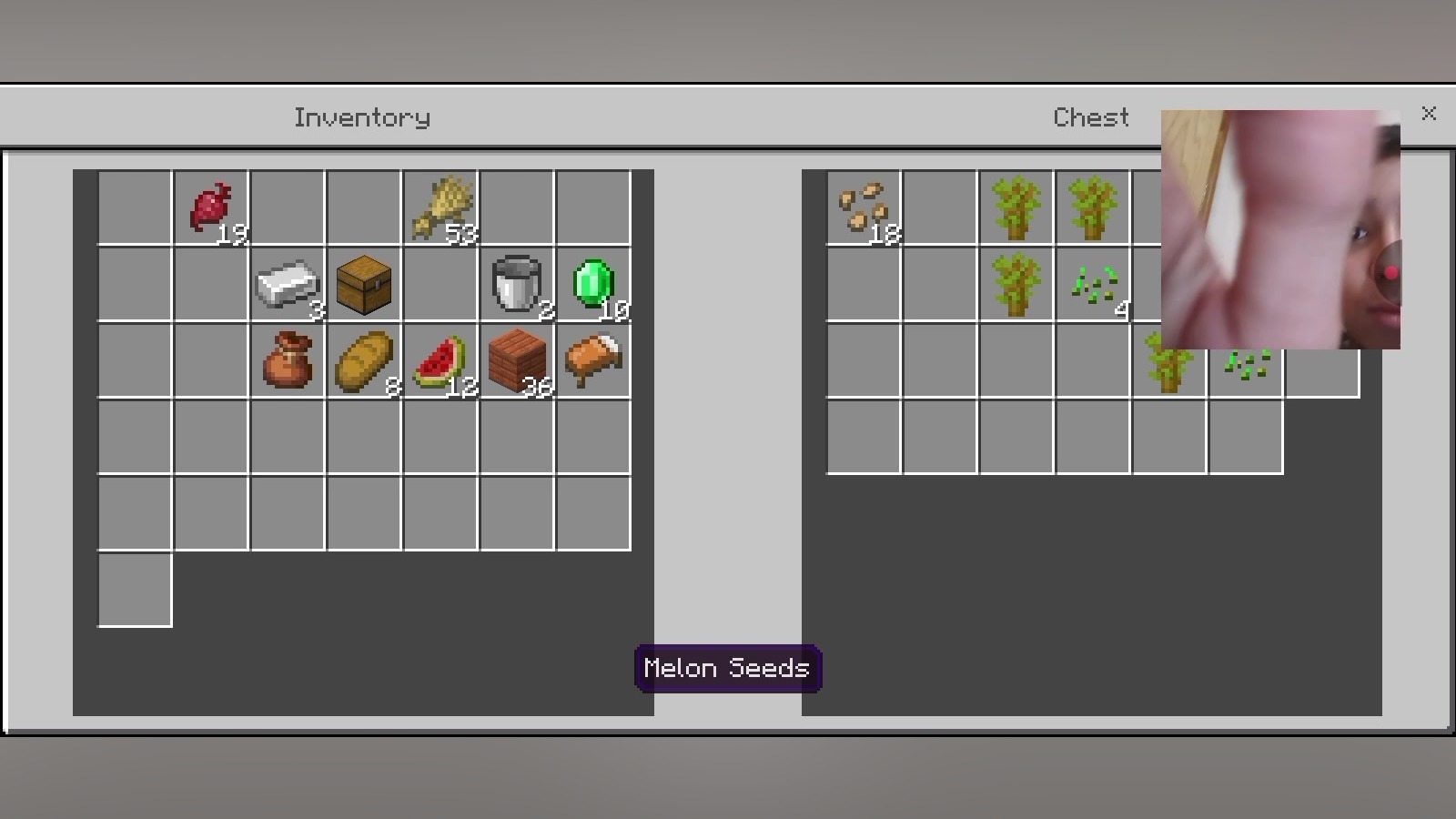Select the beetroot stack of 19

click(x=211, y=208)
